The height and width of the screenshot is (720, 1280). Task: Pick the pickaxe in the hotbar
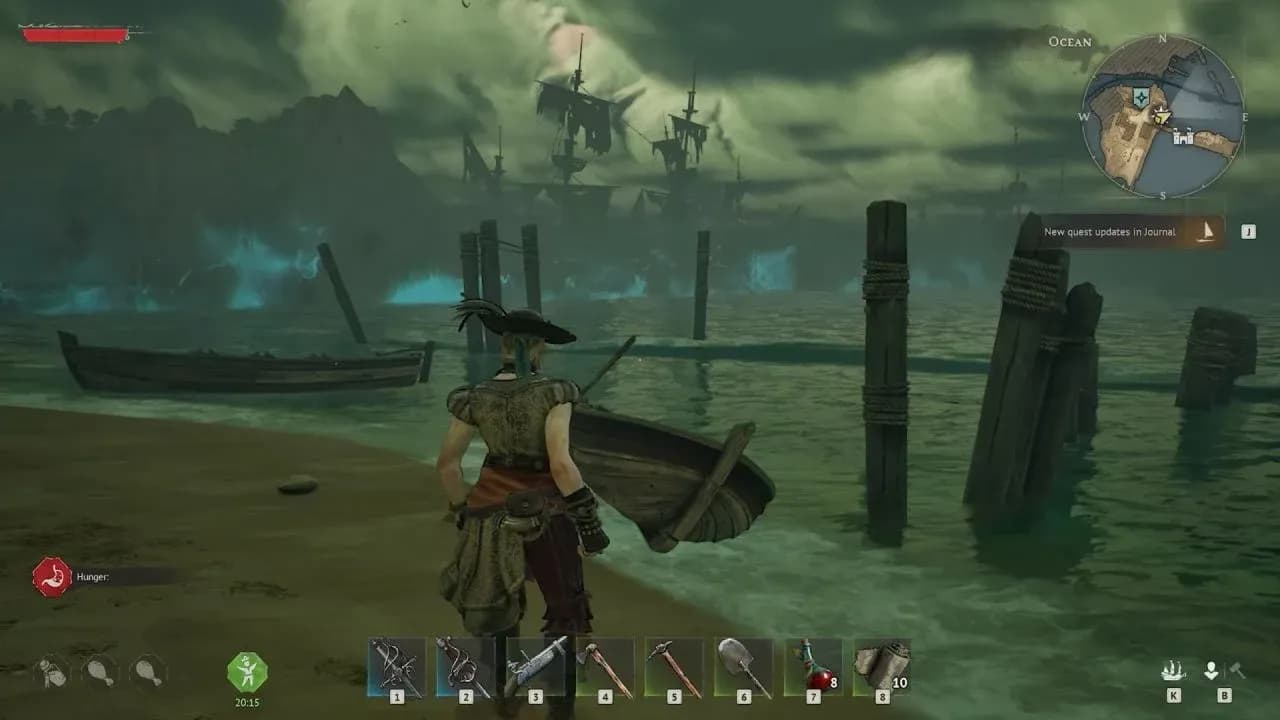[x=674, y=667]
